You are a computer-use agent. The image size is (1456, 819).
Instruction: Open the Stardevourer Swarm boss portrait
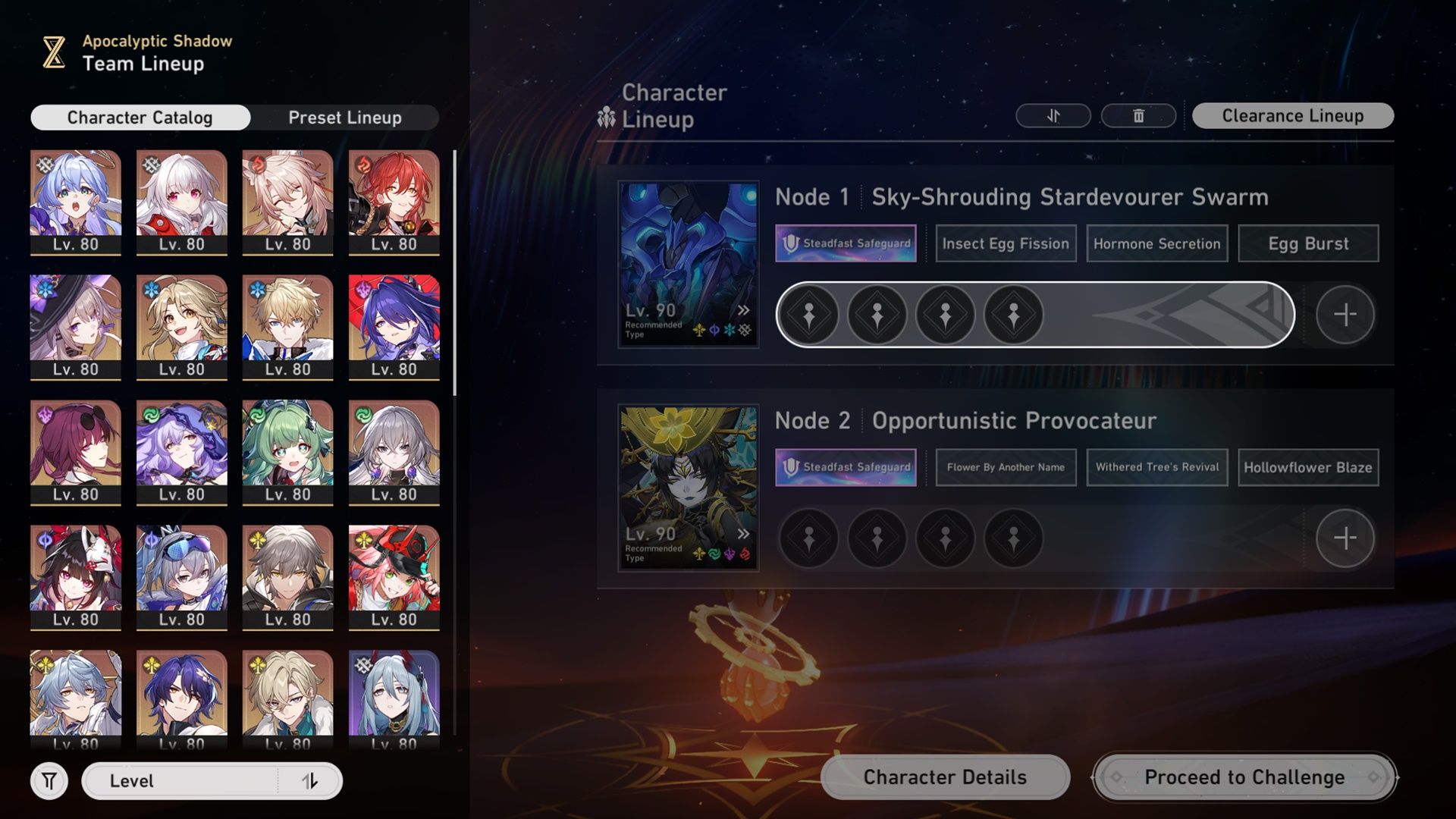point(688,264)
